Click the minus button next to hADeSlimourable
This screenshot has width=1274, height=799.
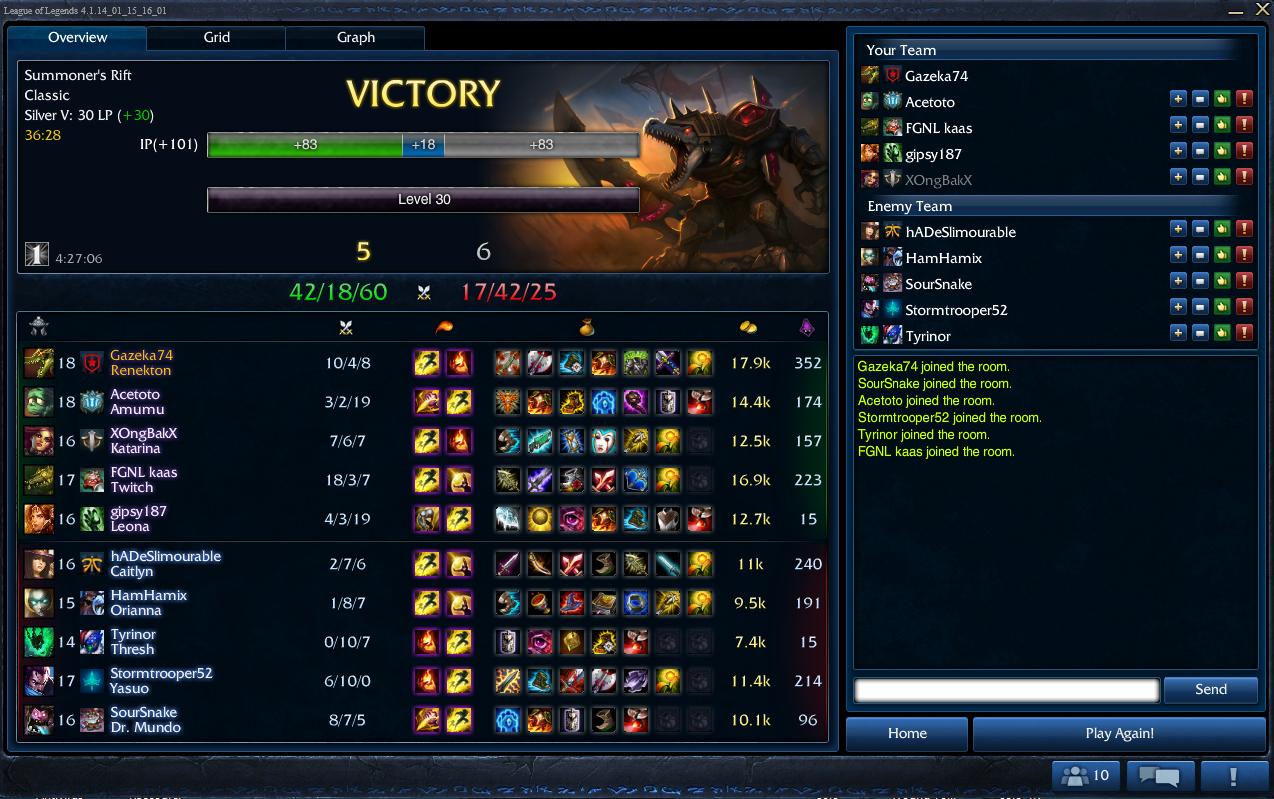[x=1200, y=229]
